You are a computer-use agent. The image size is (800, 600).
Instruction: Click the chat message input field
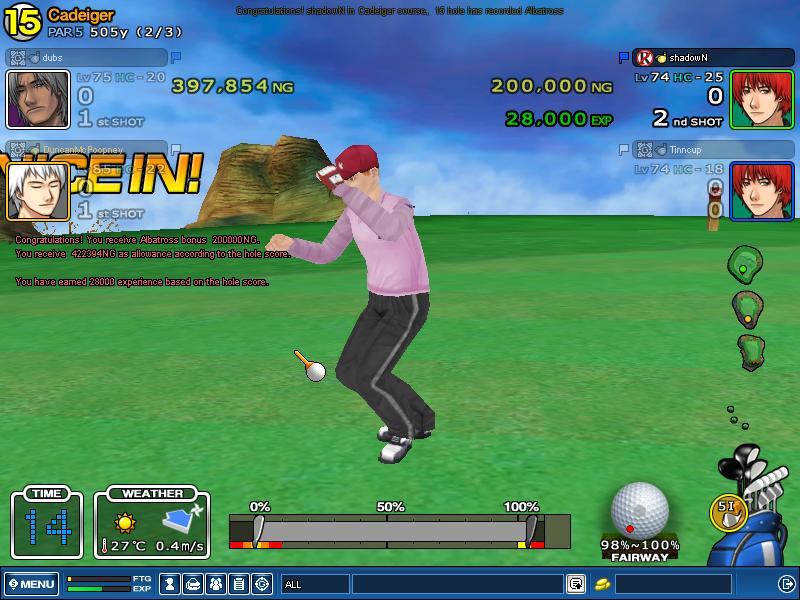click(456, 583)
